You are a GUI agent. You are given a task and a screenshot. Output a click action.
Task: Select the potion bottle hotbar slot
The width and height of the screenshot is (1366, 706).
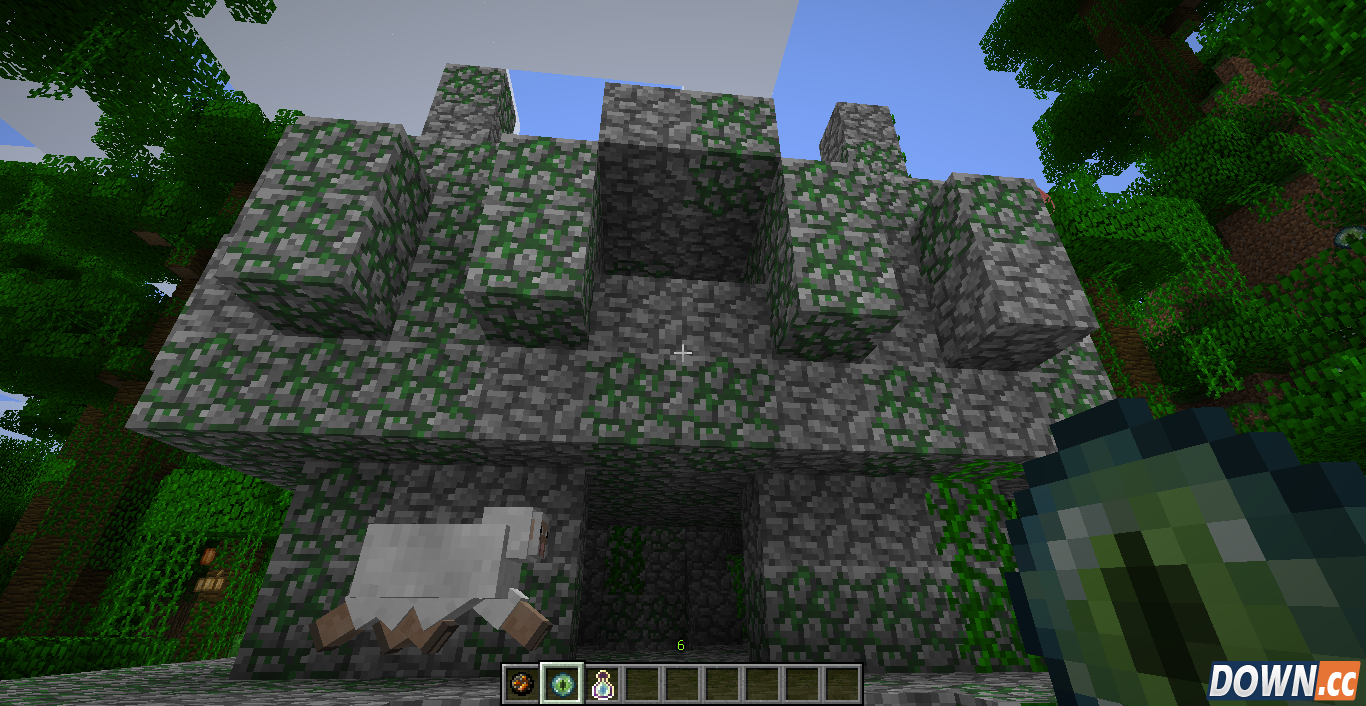tap(601, 684)
